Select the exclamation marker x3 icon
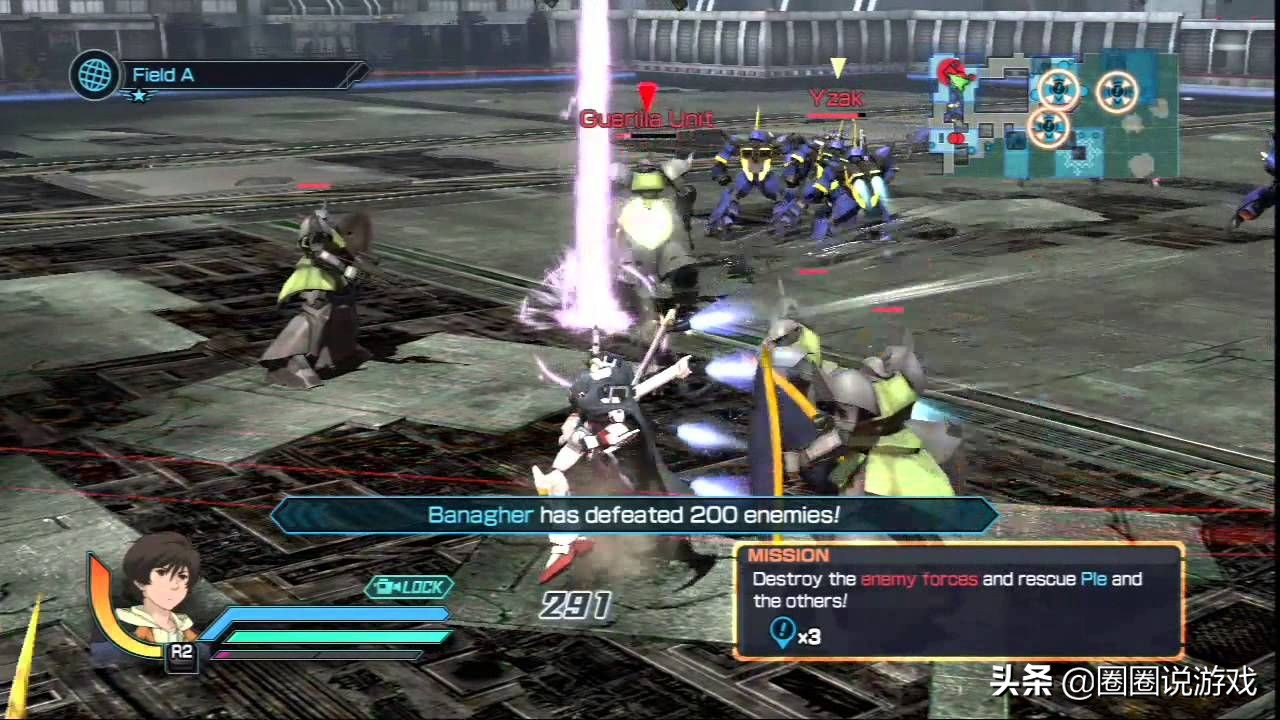The height and width of the screenshot is (720, 1280). (x=783, y=632)
